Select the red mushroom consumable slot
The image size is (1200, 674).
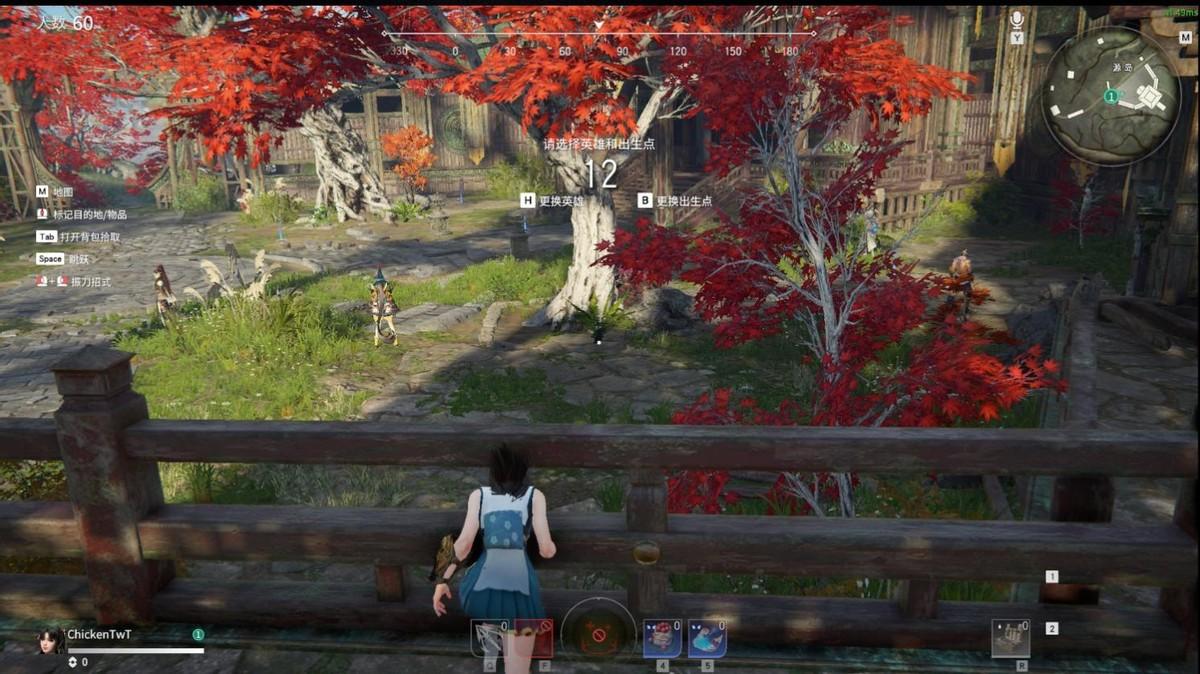click(x=661, y=637)
